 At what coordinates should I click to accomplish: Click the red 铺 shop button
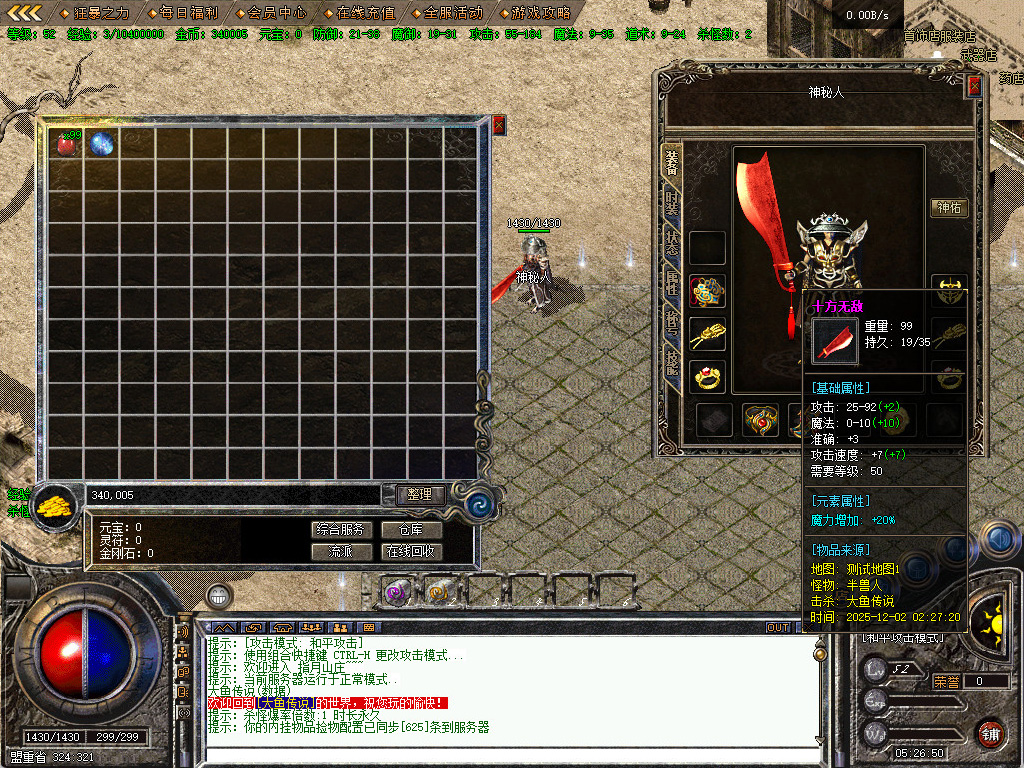(x=990, y=732)
